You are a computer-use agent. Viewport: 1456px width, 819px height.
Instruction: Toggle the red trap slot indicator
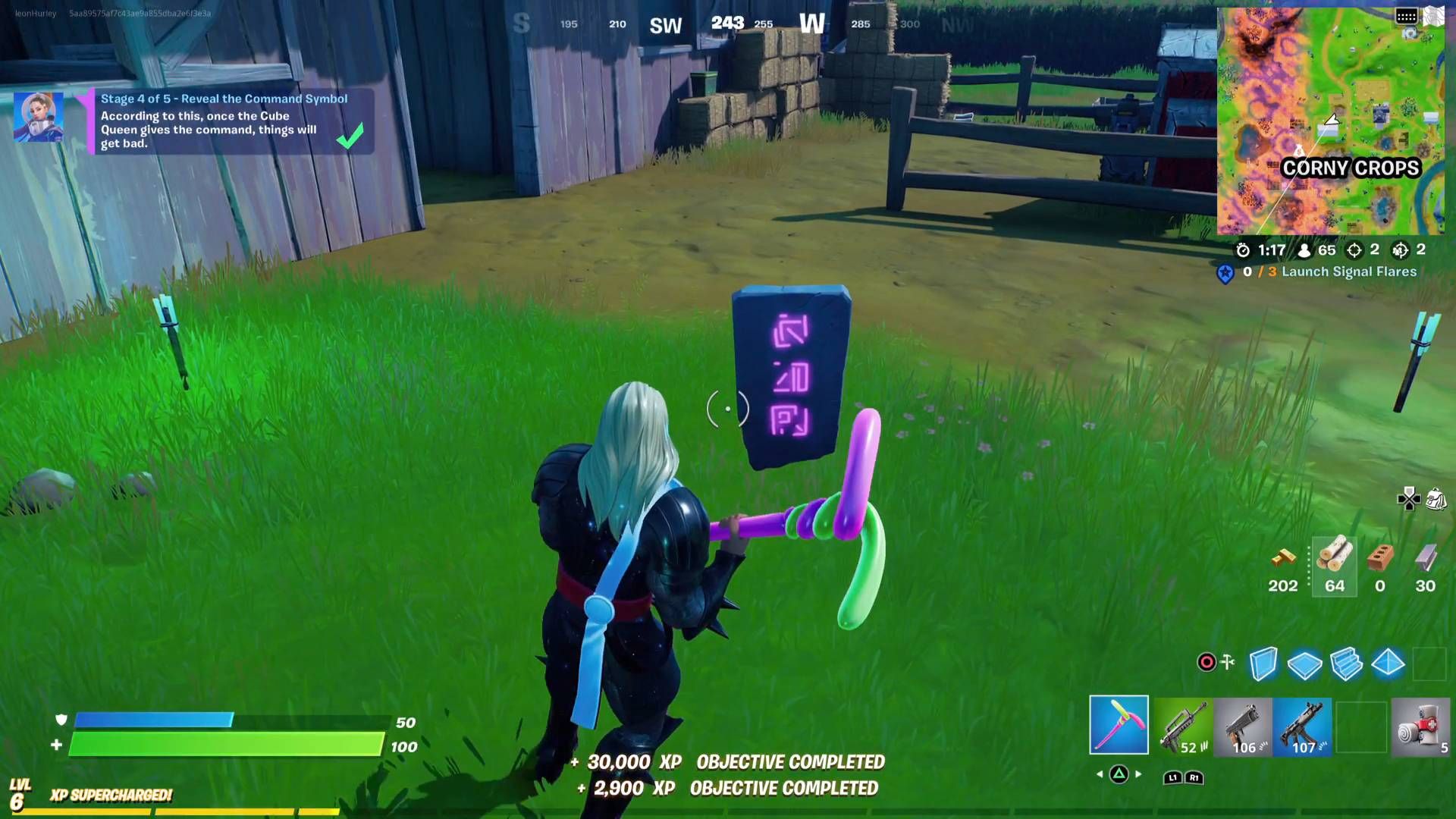1206,661
